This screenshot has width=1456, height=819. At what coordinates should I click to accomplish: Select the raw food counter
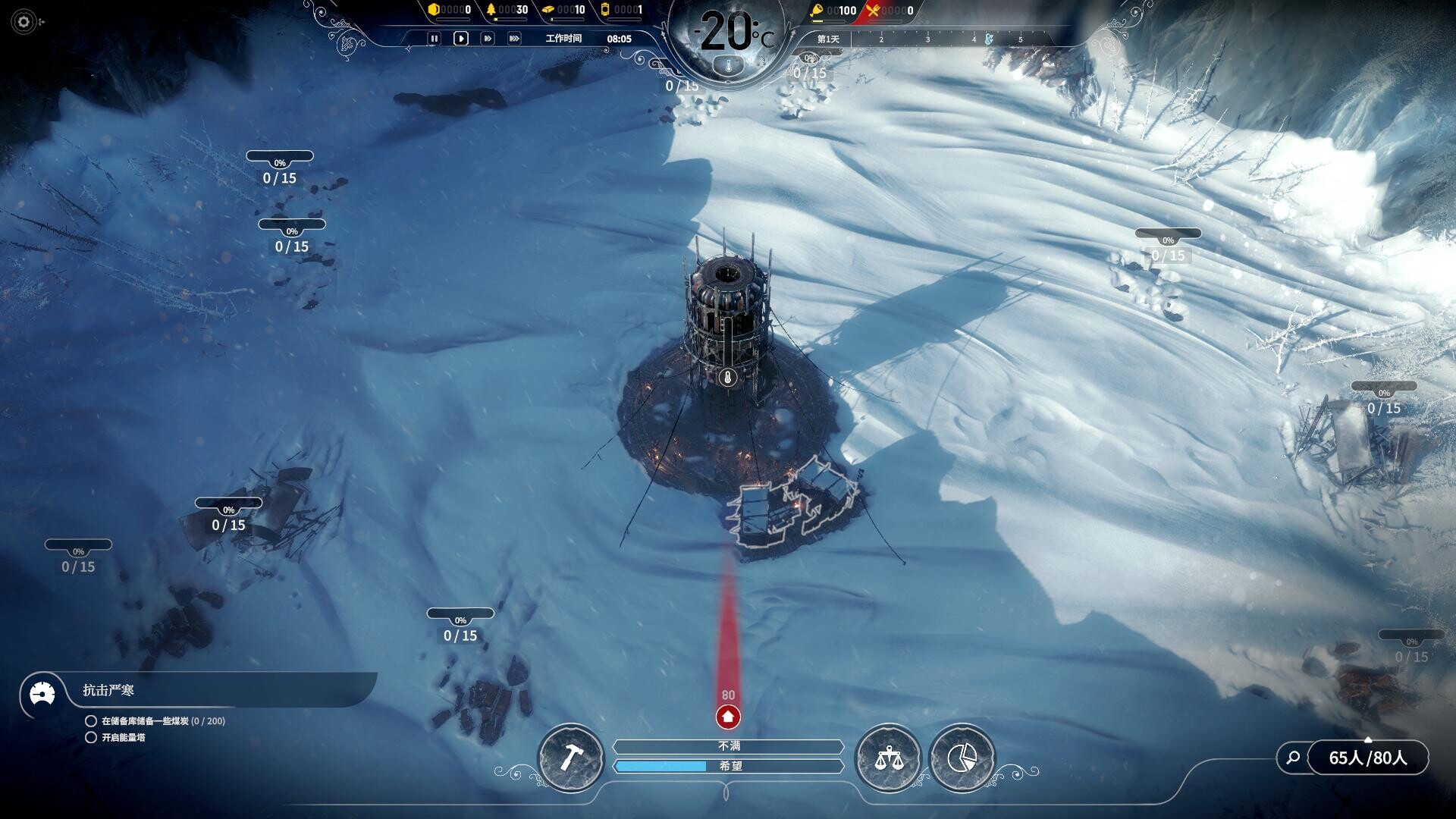point(833,11)
